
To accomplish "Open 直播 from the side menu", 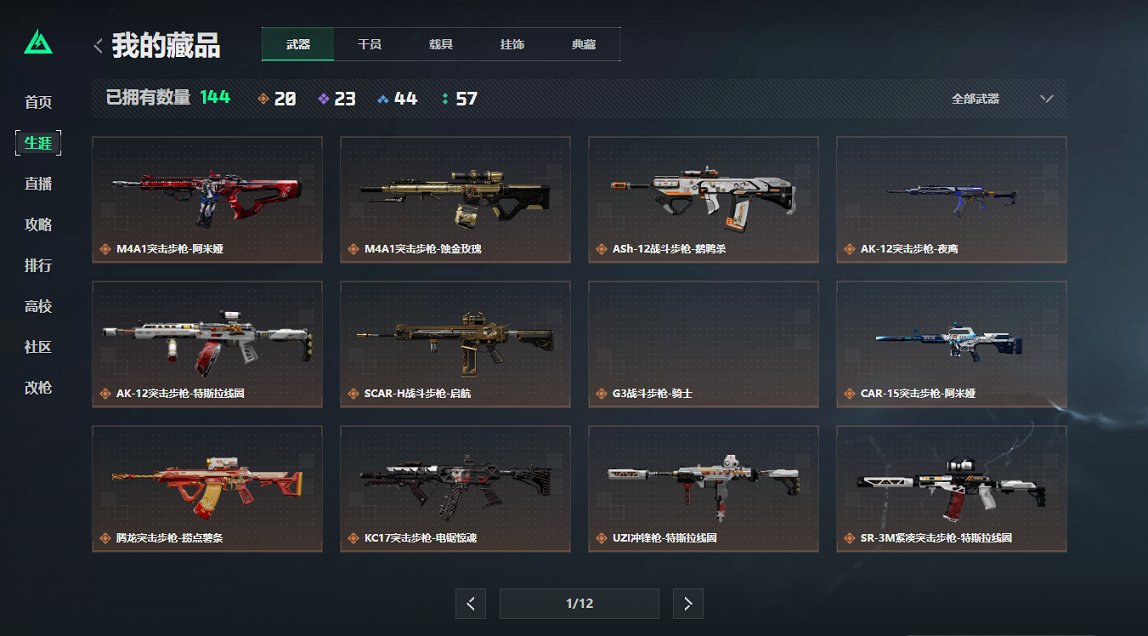I will [x=38, y=184].
